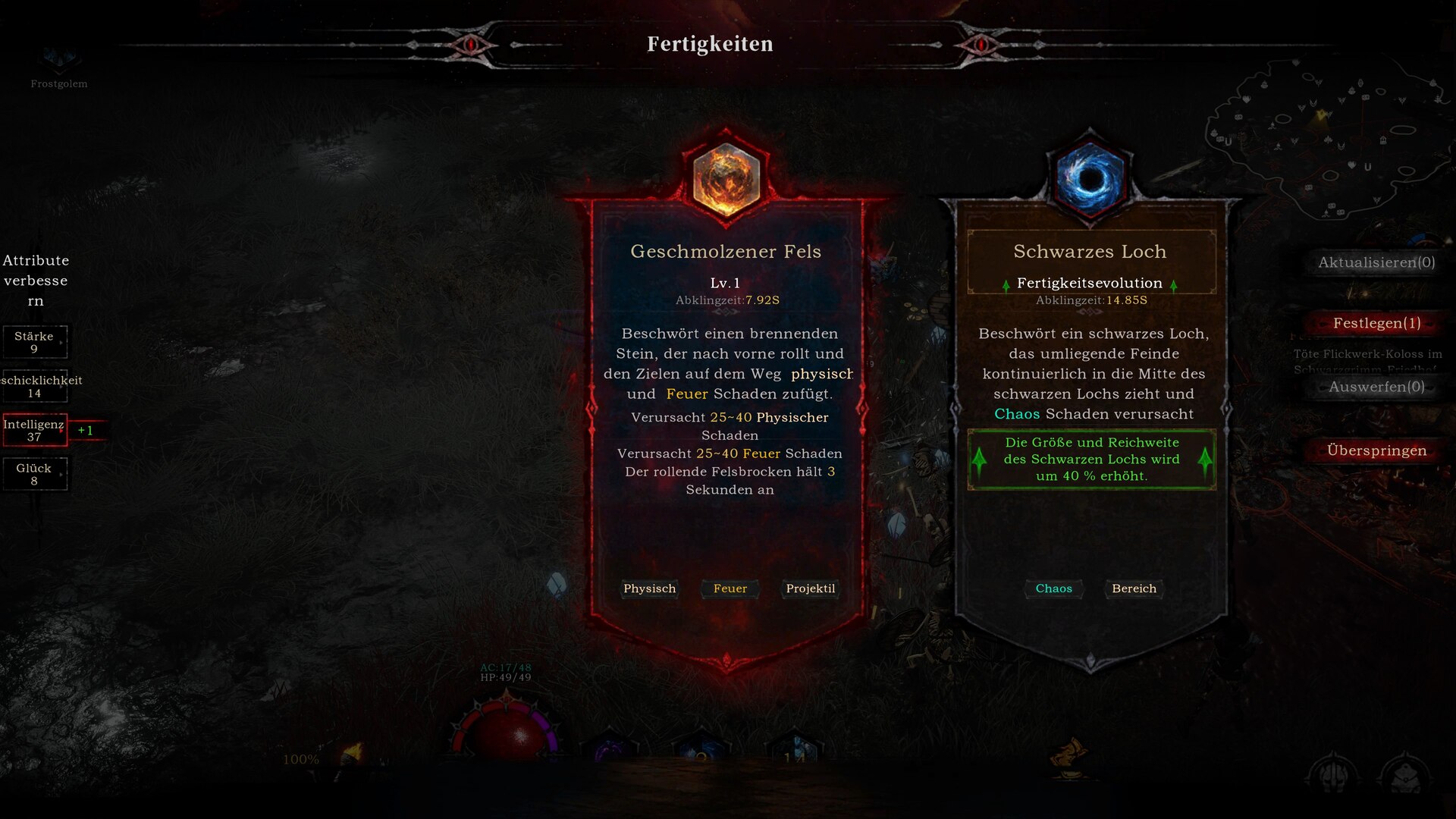This screenshot has width=1456, height=819.
Task: Select the Intelligenz attribute box
Action: [x=35, y=430]
